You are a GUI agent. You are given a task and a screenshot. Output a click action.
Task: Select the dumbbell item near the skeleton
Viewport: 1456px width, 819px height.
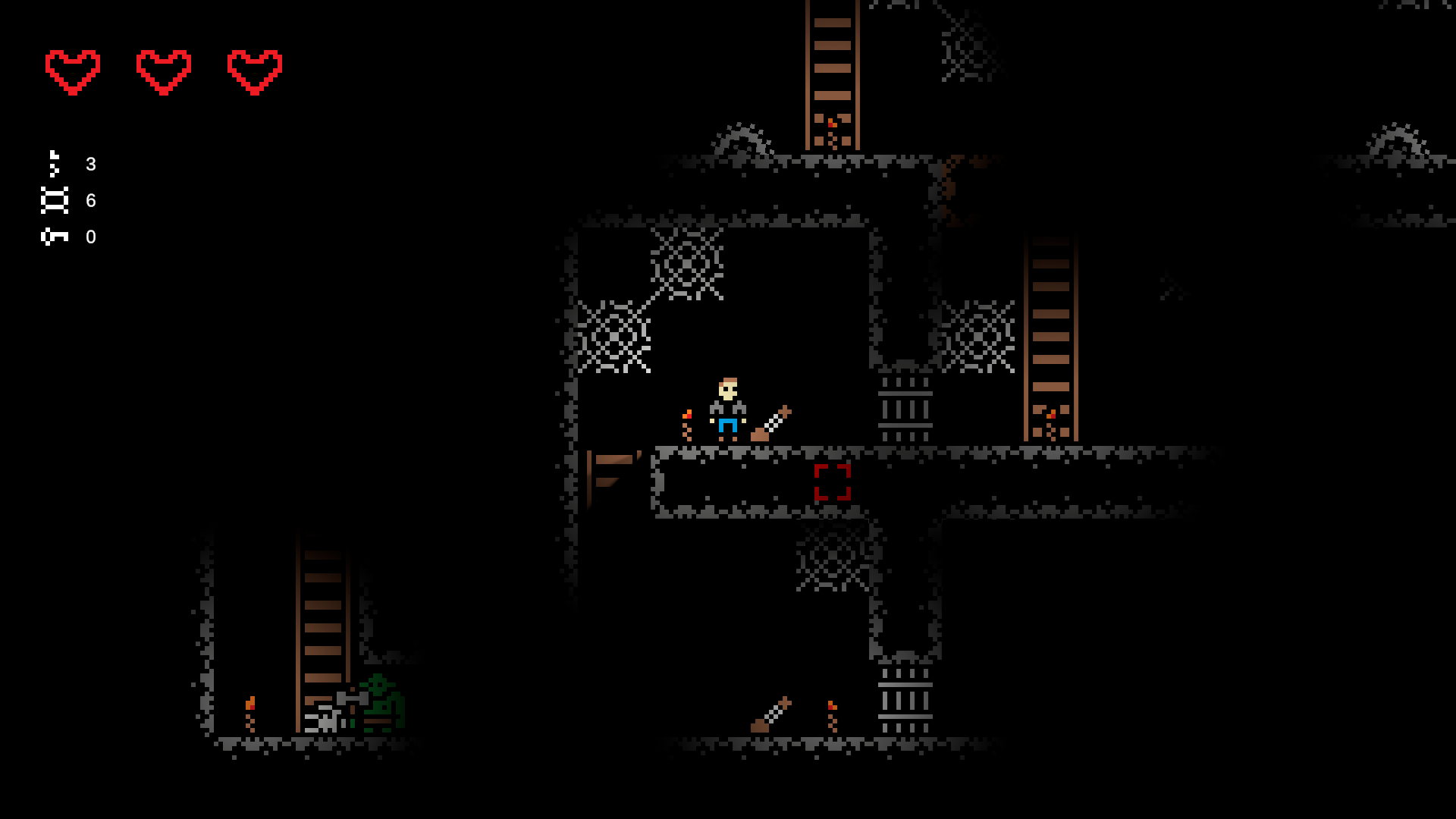tap(353, 698)
